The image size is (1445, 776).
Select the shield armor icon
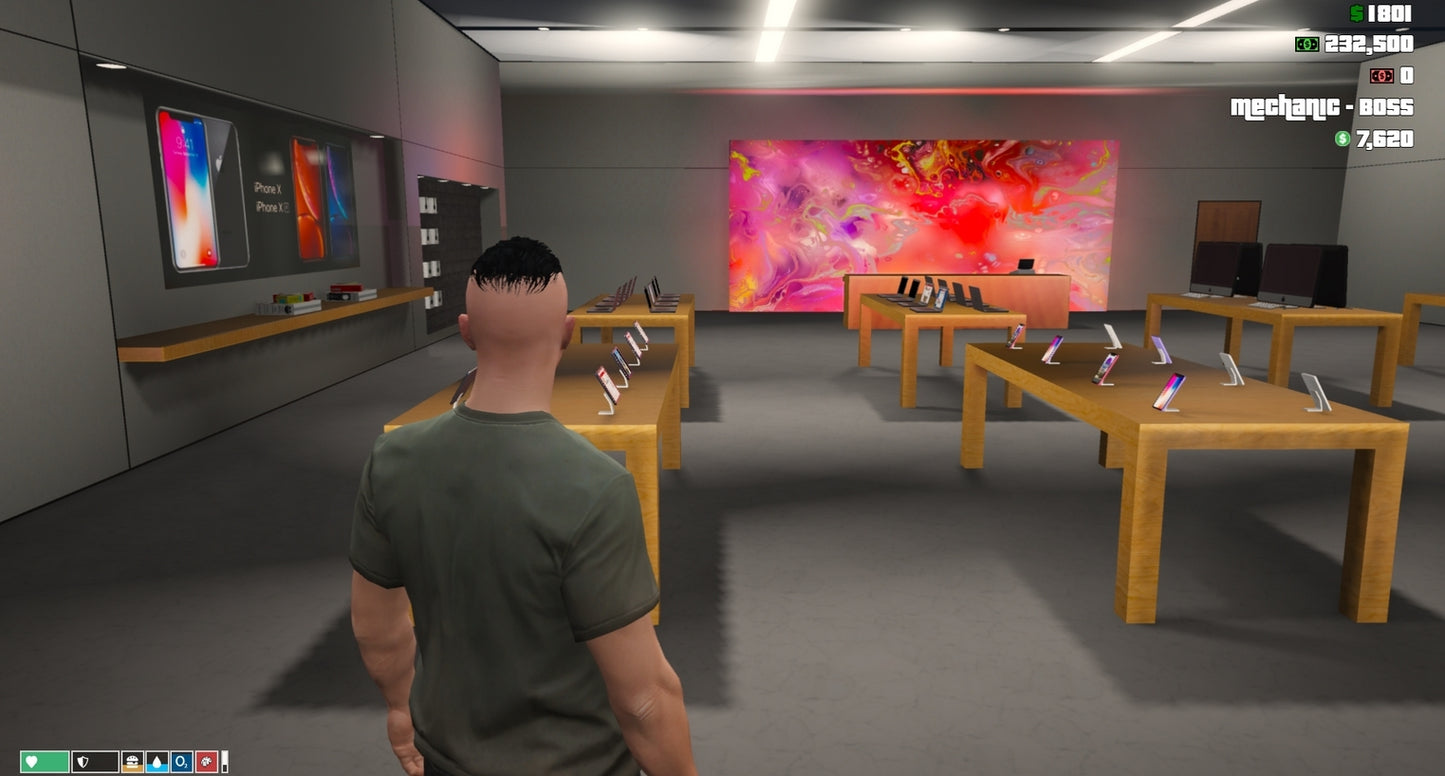point(82,760)
